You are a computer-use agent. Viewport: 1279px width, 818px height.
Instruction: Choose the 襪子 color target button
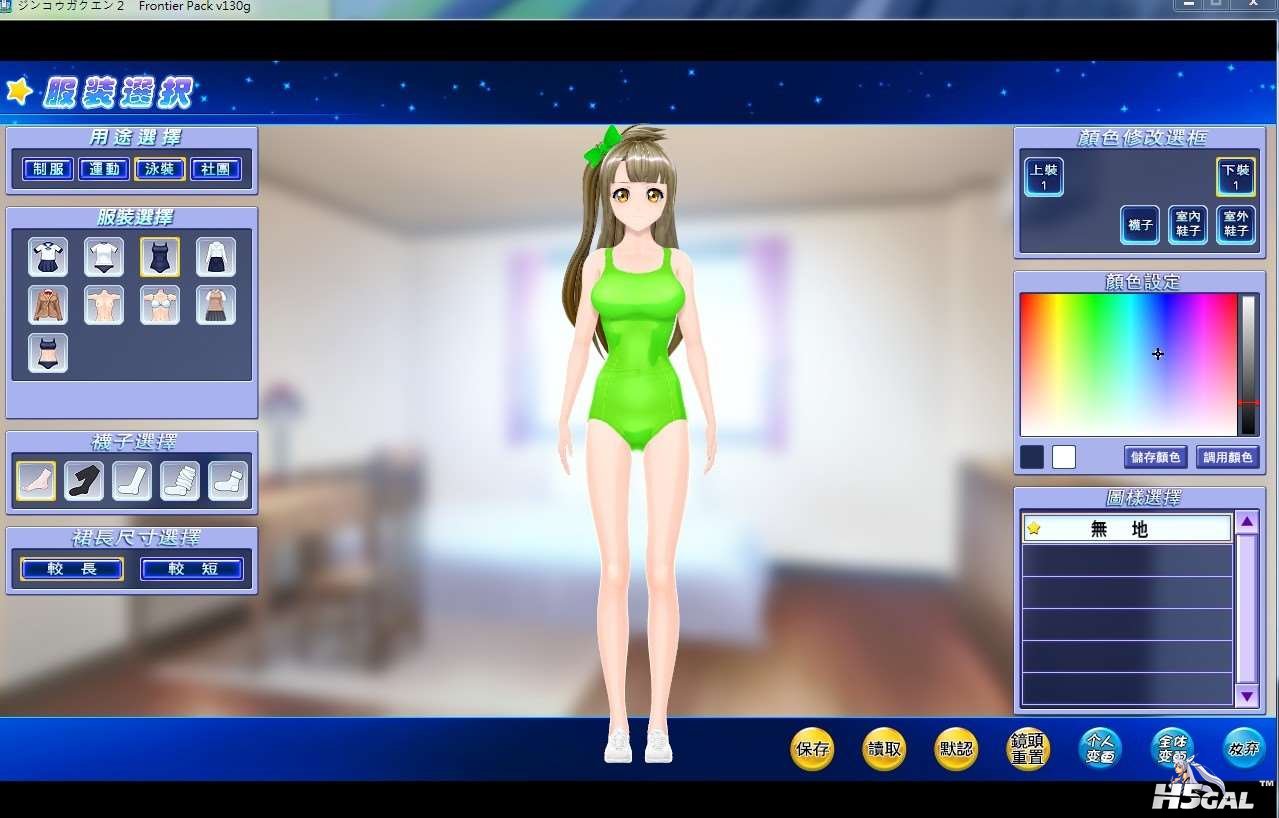[1140, 225]
